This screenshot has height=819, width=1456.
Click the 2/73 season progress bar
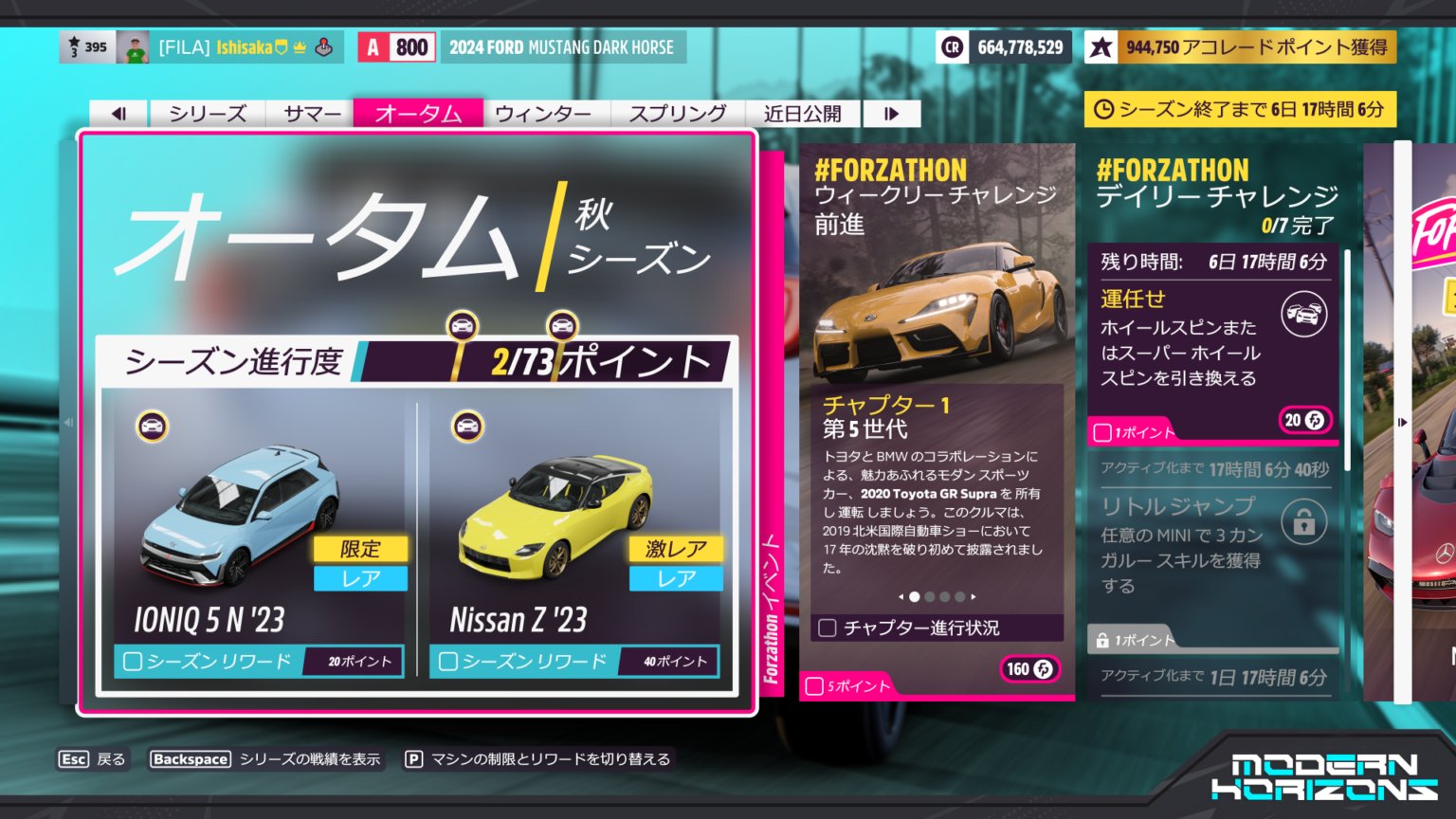(x=540, y=362)
